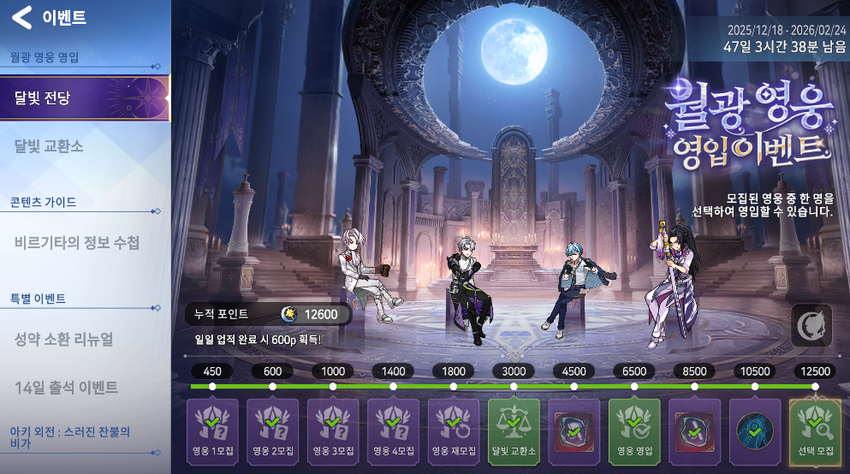
Task: Click the round moon icon button
Action: coord(811,326)
